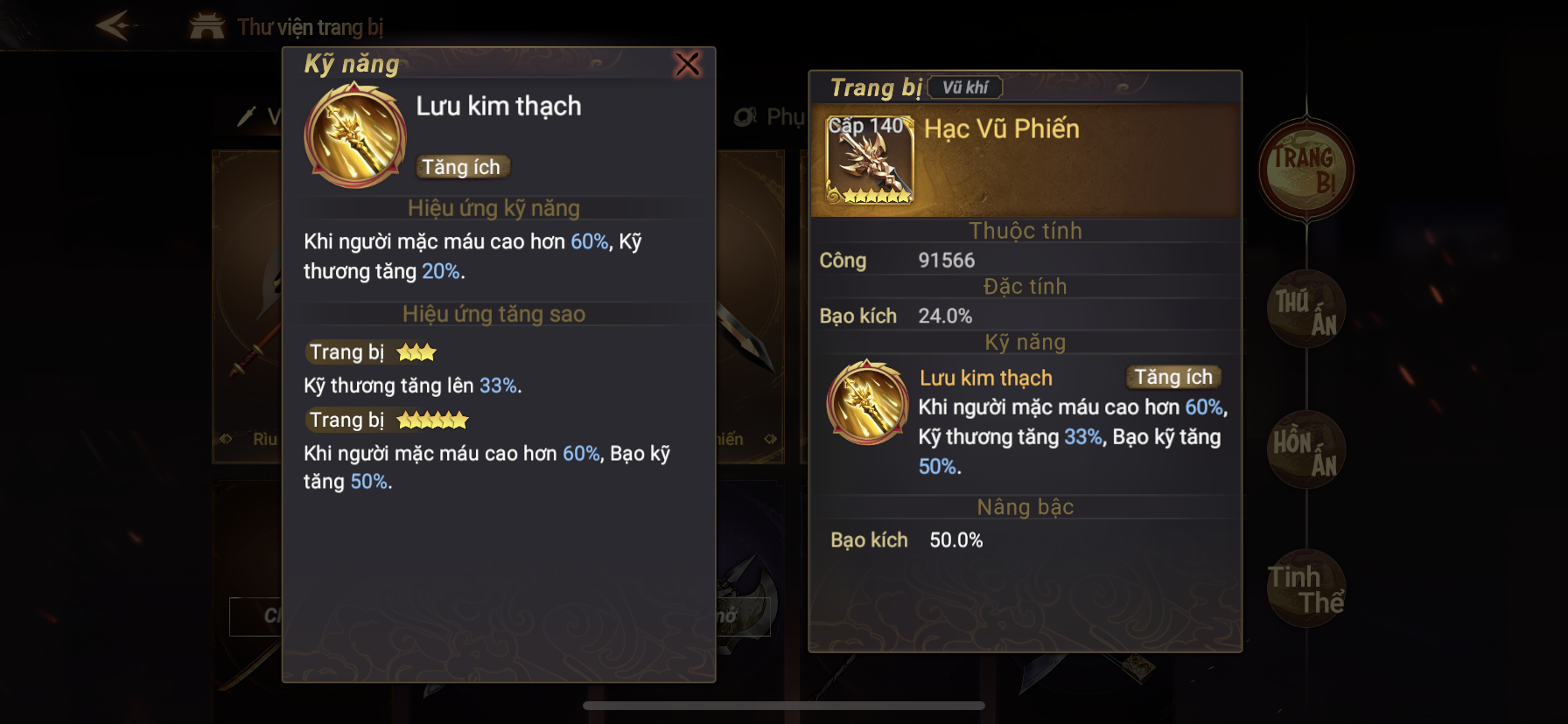This screenshot has height=724, width=1568.
Task: Tap the Hạc Vũ Phiến weapon icon
Action: tap(870, 160)
